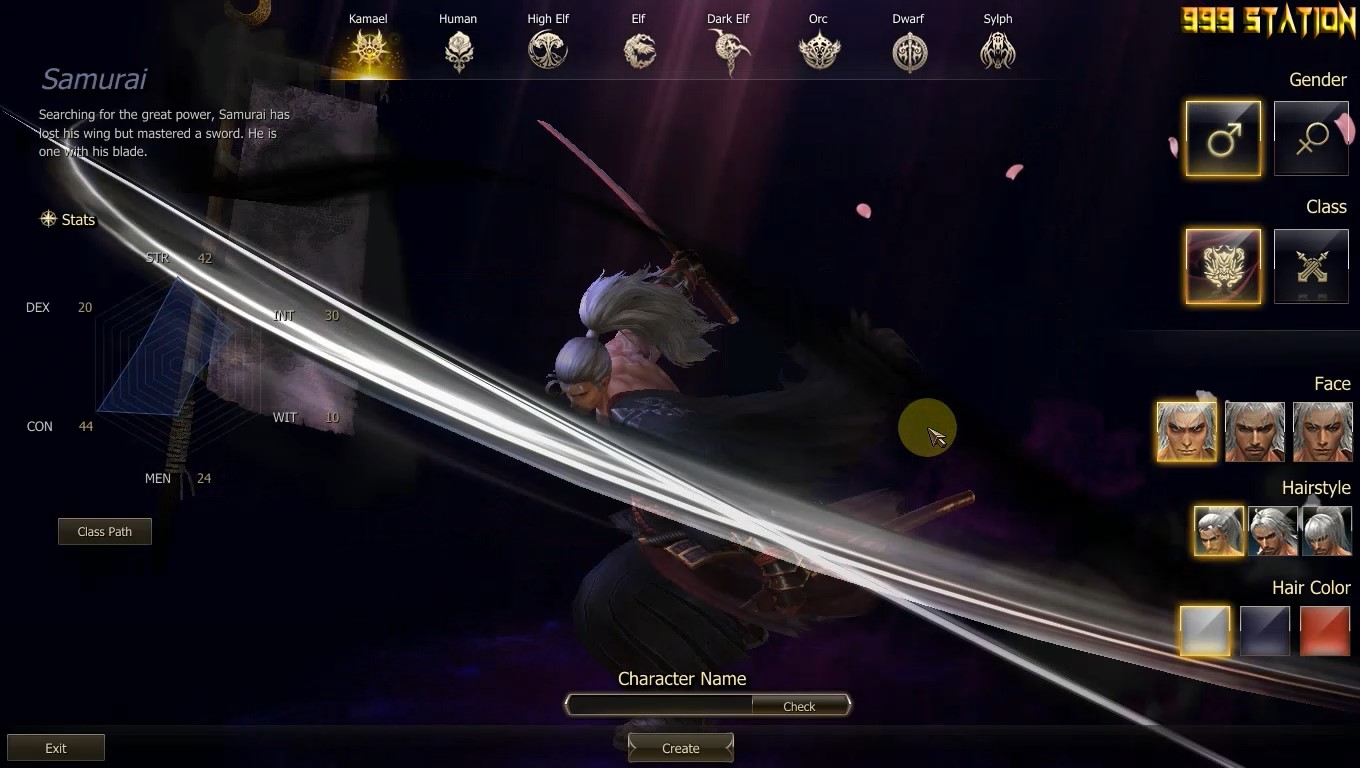1360x768 pixels.
Task: Choose the red hair color swatch
Action: [x=1324, y=631]
